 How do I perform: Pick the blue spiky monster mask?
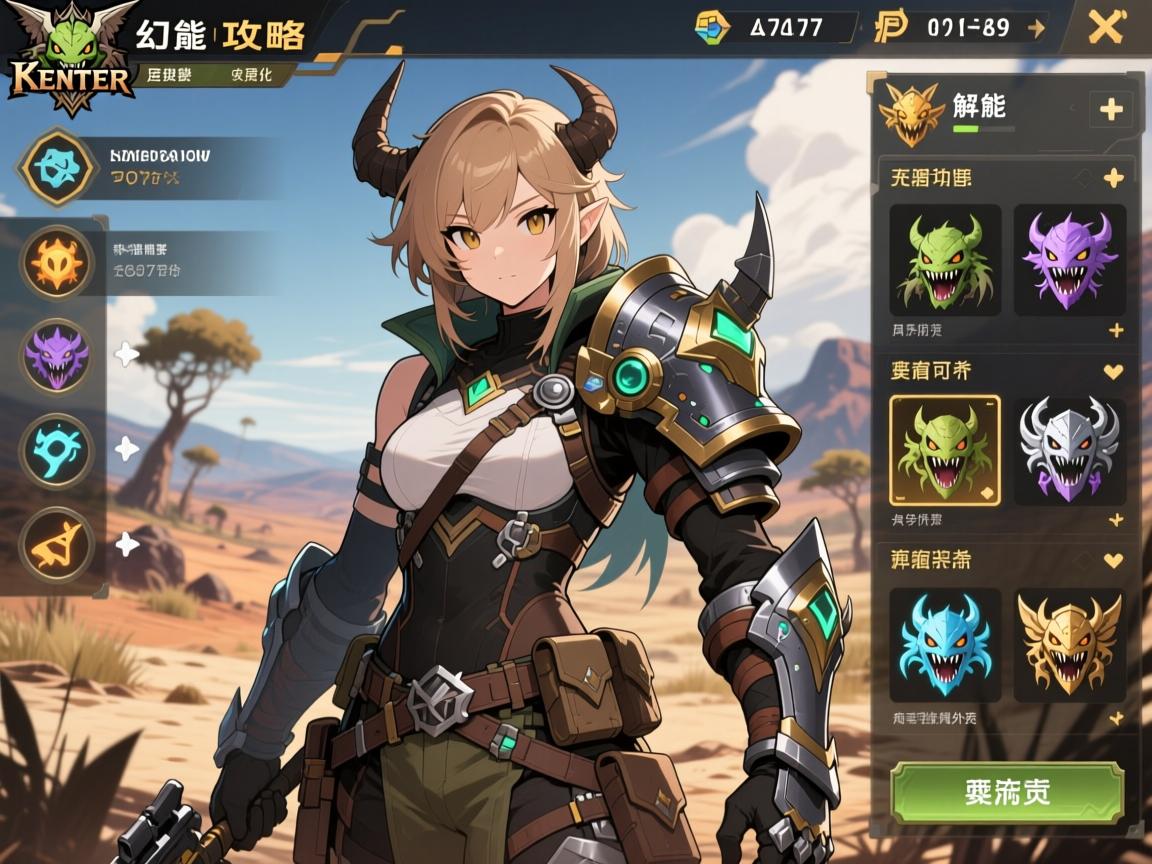[x=944, y=643]
